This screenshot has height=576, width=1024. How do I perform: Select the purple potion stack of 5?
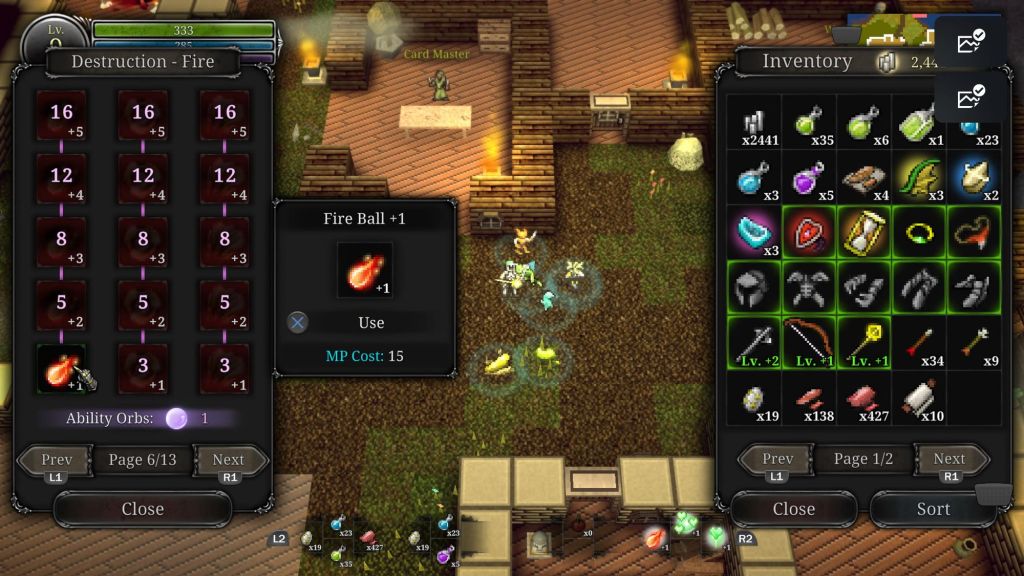tap(808, 178)
